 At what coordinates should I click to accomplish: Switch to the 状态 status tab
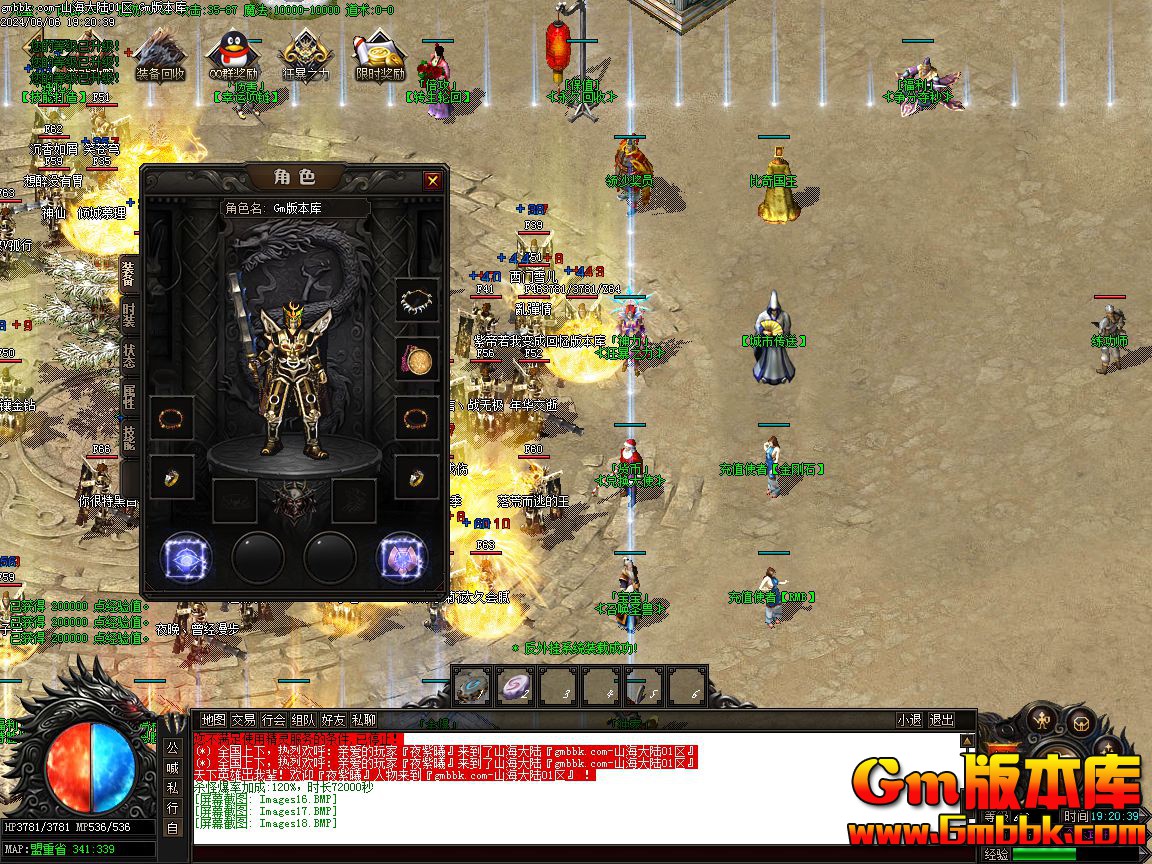129,356
